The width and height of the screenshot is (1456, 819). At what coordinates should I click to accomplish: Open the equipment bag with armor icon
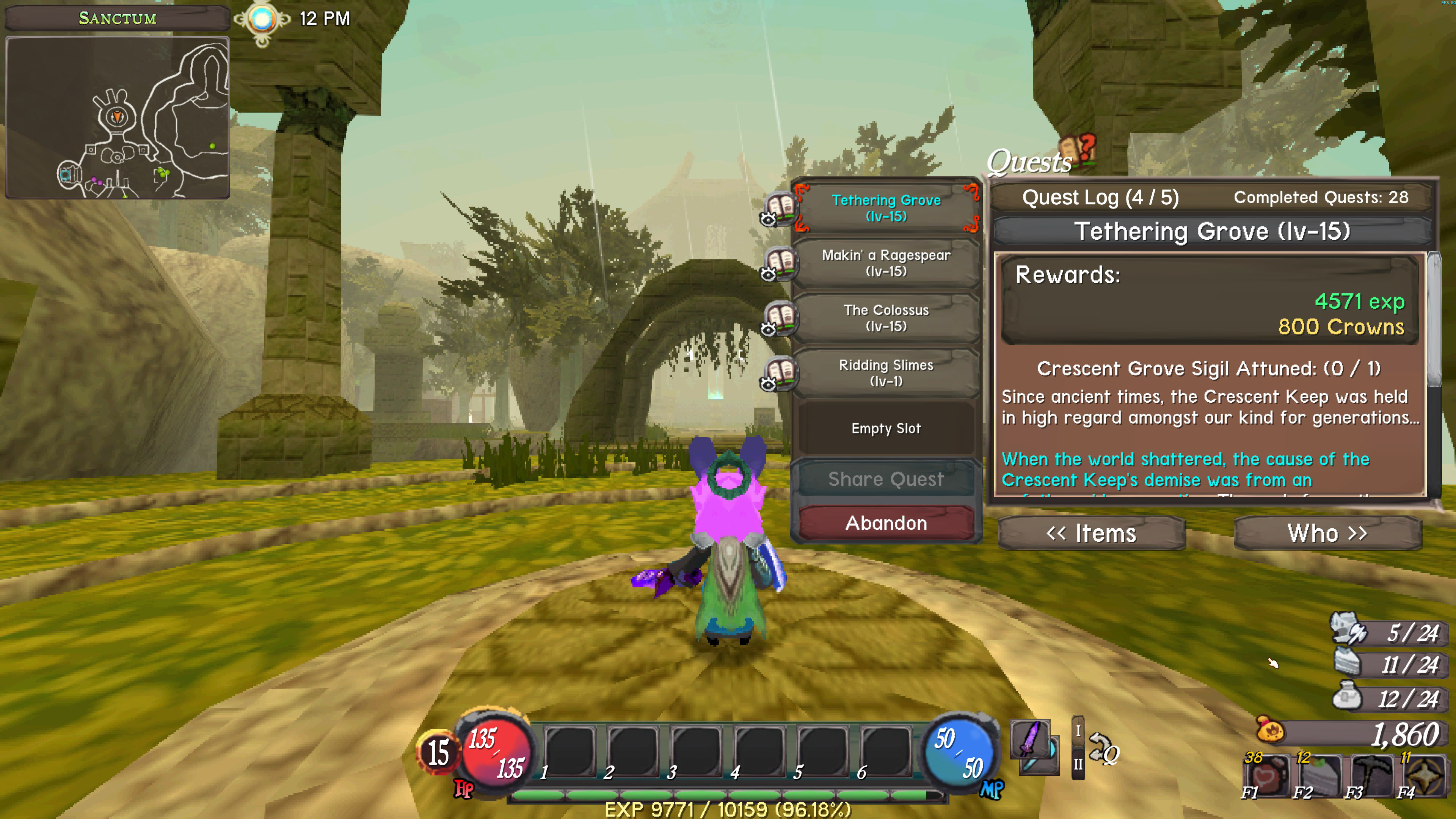pos(1348,630)
